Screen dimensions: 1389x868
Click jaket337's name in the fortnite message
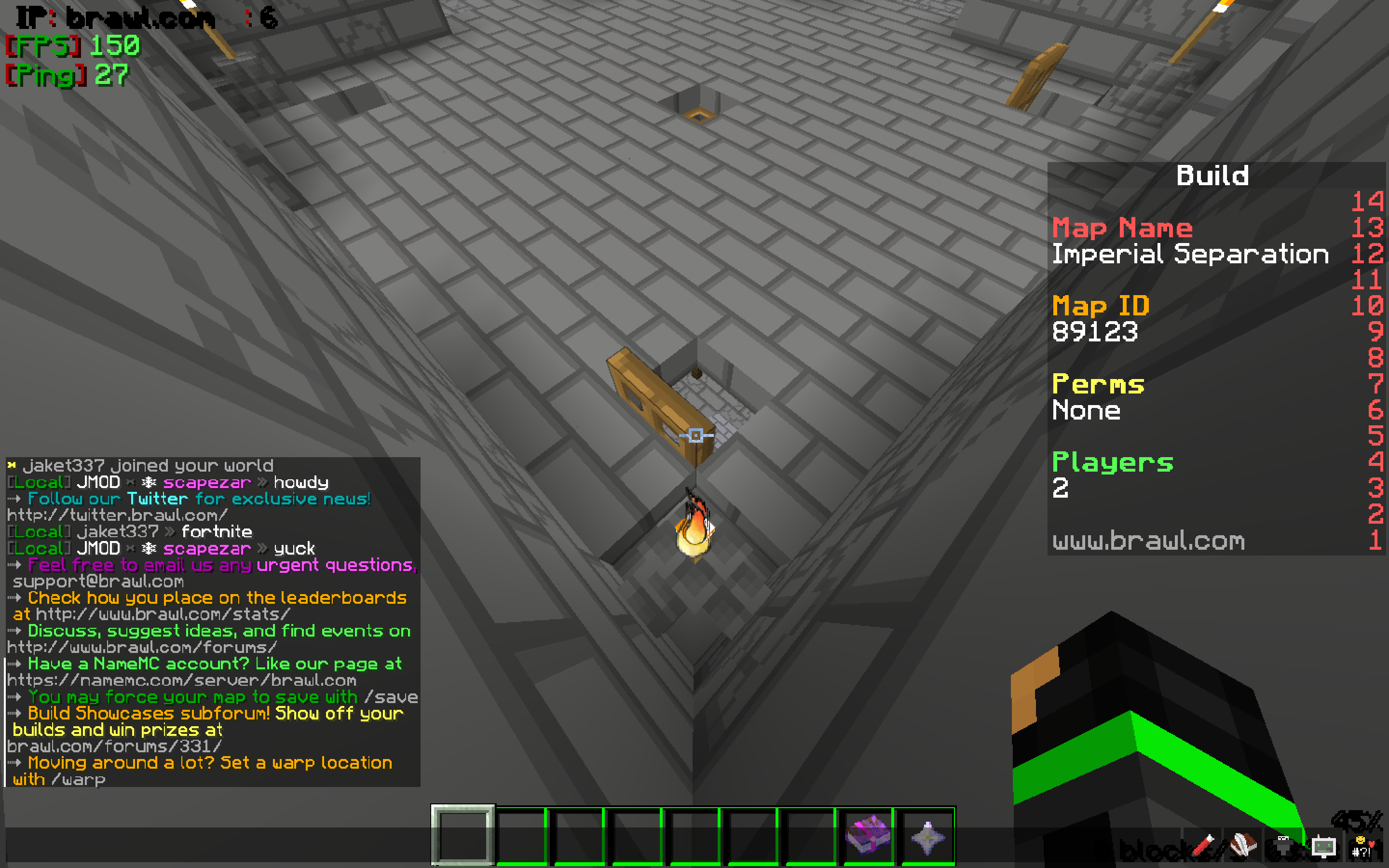[x=118, y=531]
